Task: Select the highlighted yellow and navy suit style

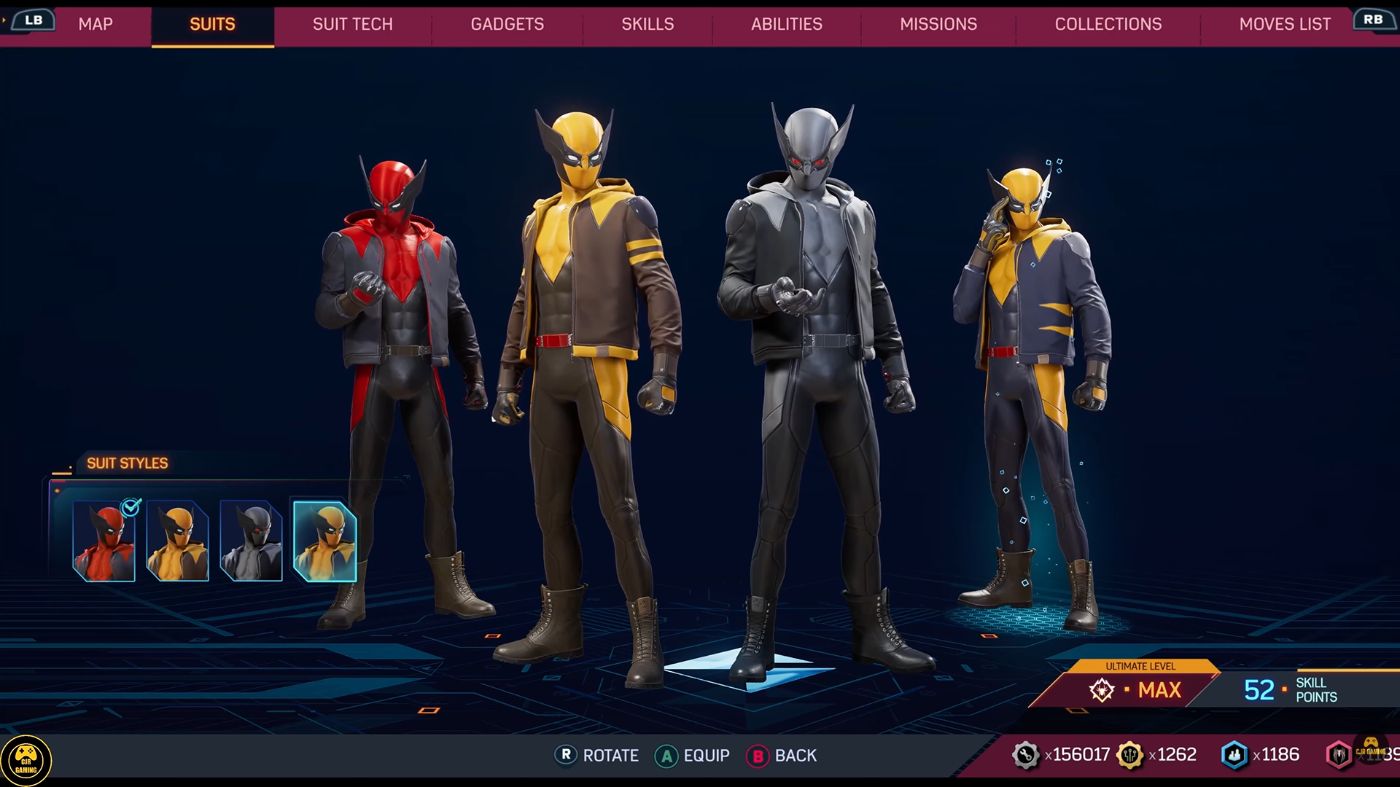Action: click(325, 541)
